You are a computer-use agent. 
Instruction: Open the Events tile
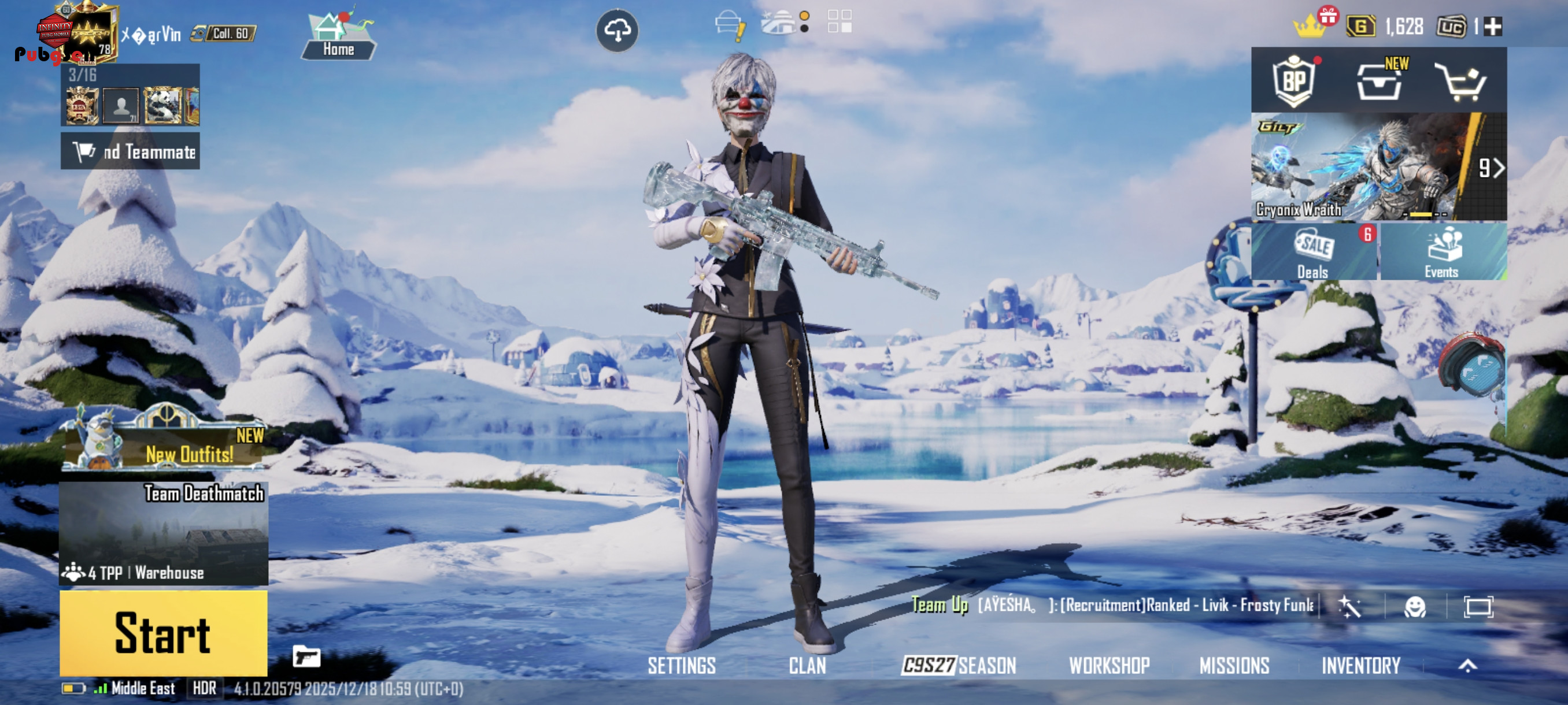pyautogui.click(x=1442, y=253)
